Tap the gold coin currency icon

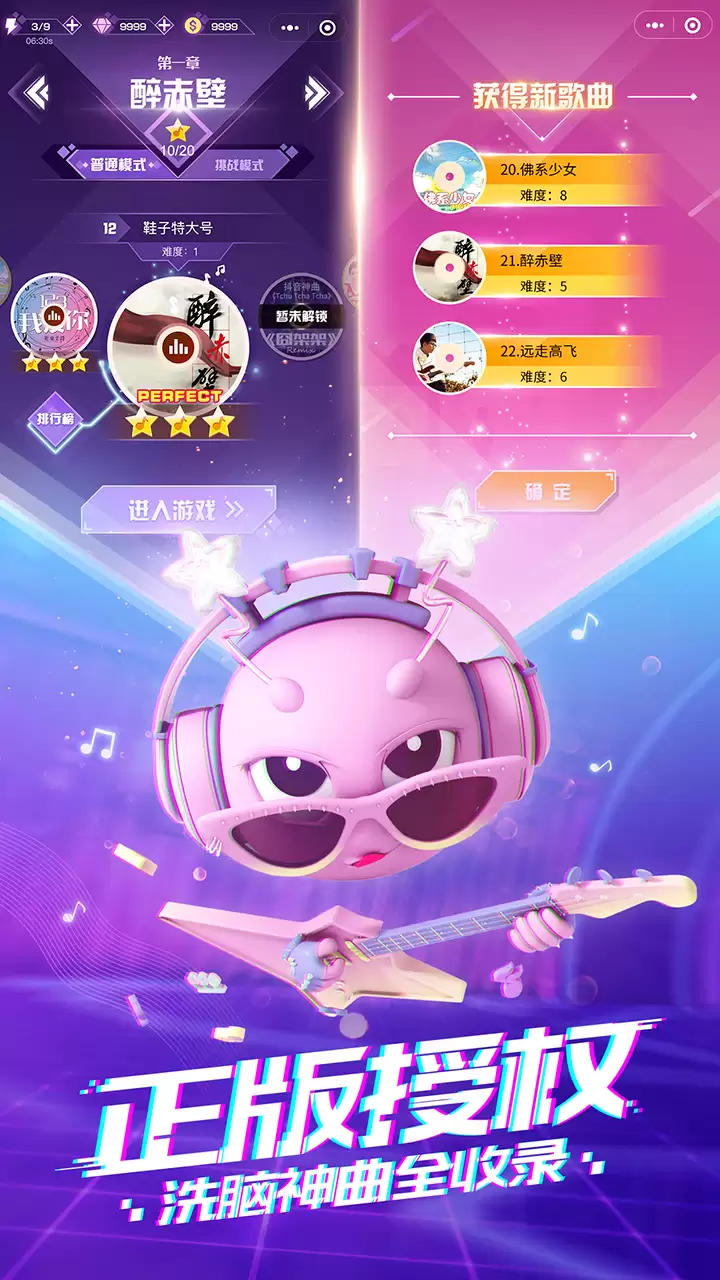194,27
